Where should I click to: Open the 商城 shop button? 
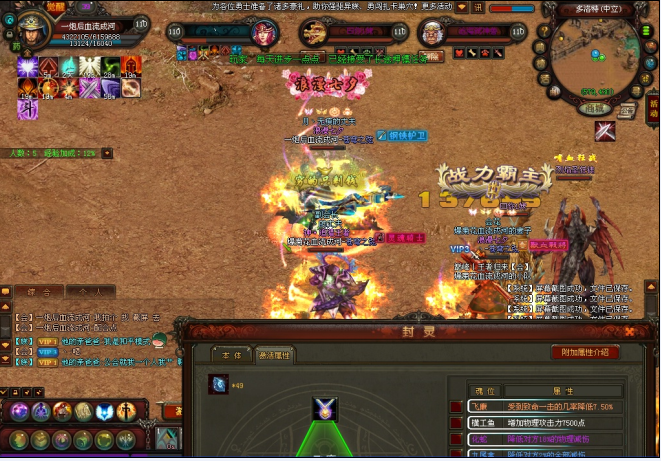596,107
